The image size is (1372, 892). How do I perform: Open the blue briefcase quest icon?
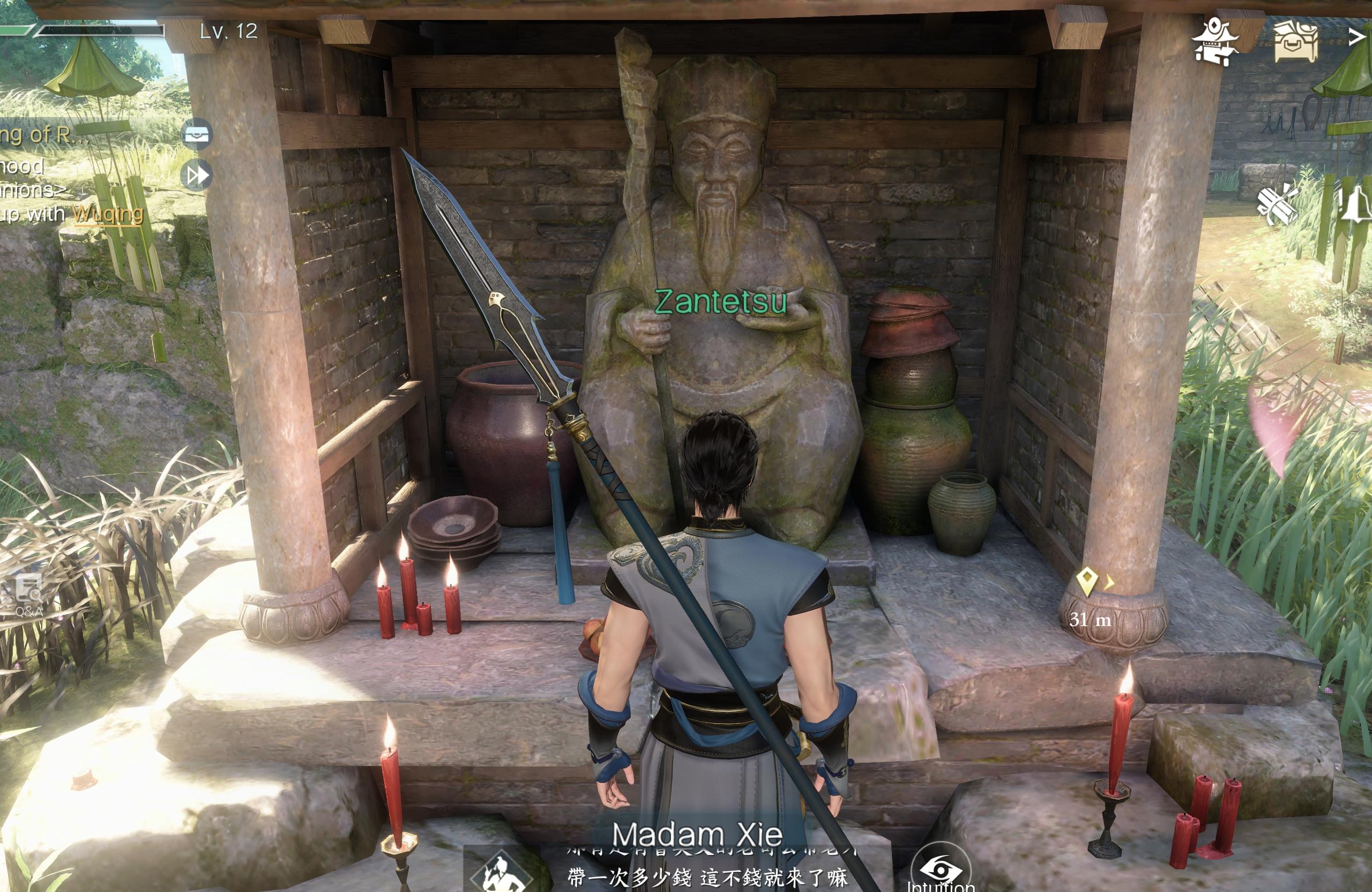pos(197,135)
